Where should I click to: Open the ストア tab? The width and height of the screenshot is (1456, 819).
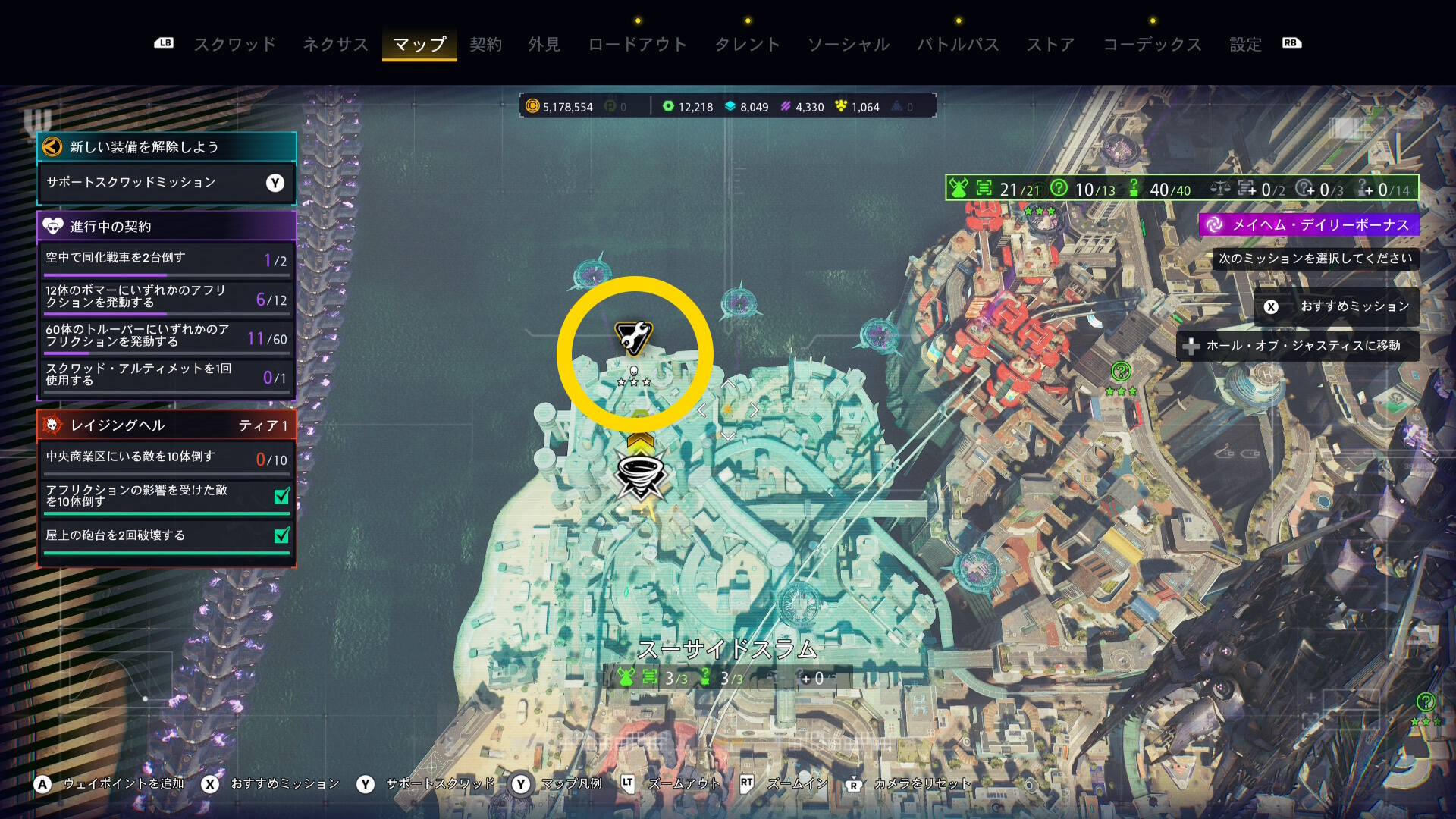1051,45
